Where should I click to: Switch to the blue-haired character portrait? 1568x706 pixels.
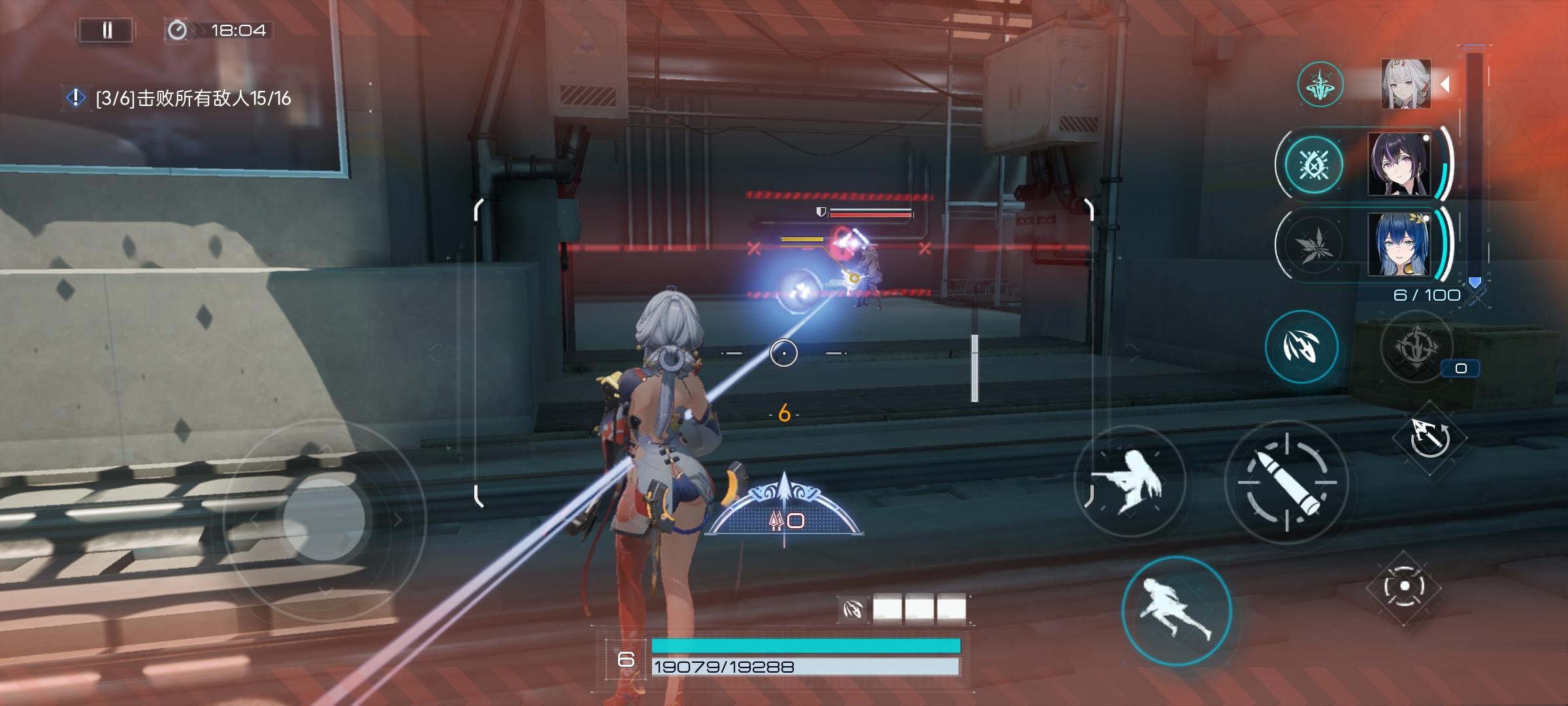(x=1399, y=244)
